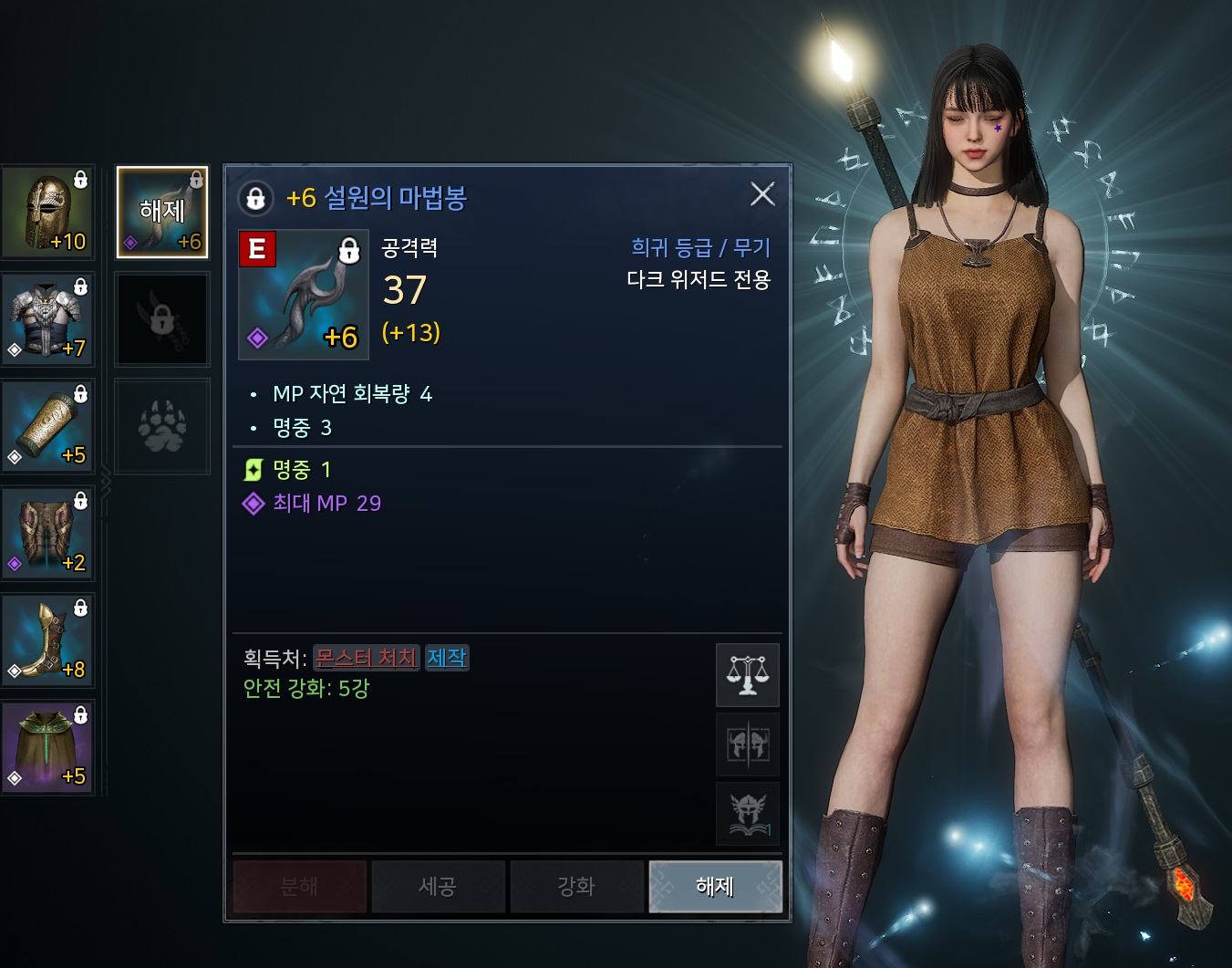Open the 몬스터 처치 acquisition link
The height and width of the screenshot is (968, 1232).
(366, 658)
